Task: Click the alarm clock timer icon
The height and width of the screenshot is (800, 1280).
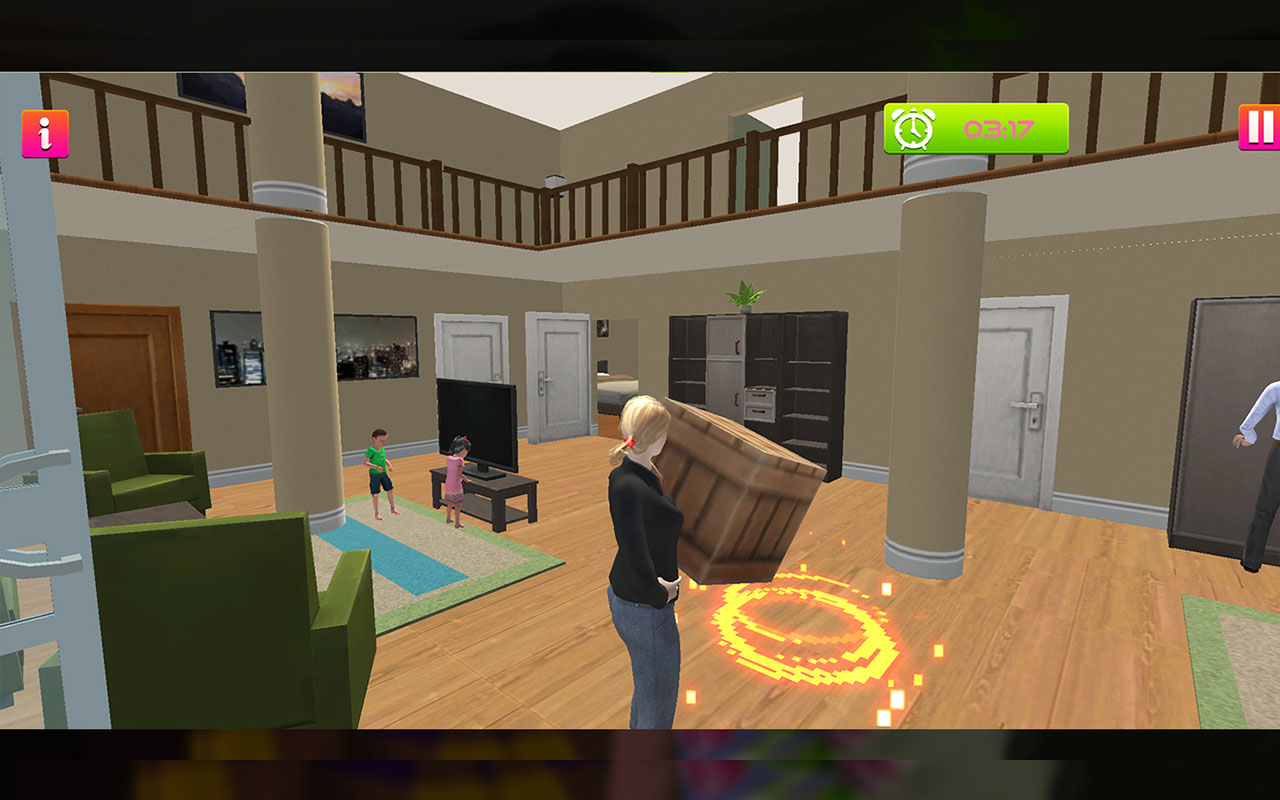Action: [913, 130]
